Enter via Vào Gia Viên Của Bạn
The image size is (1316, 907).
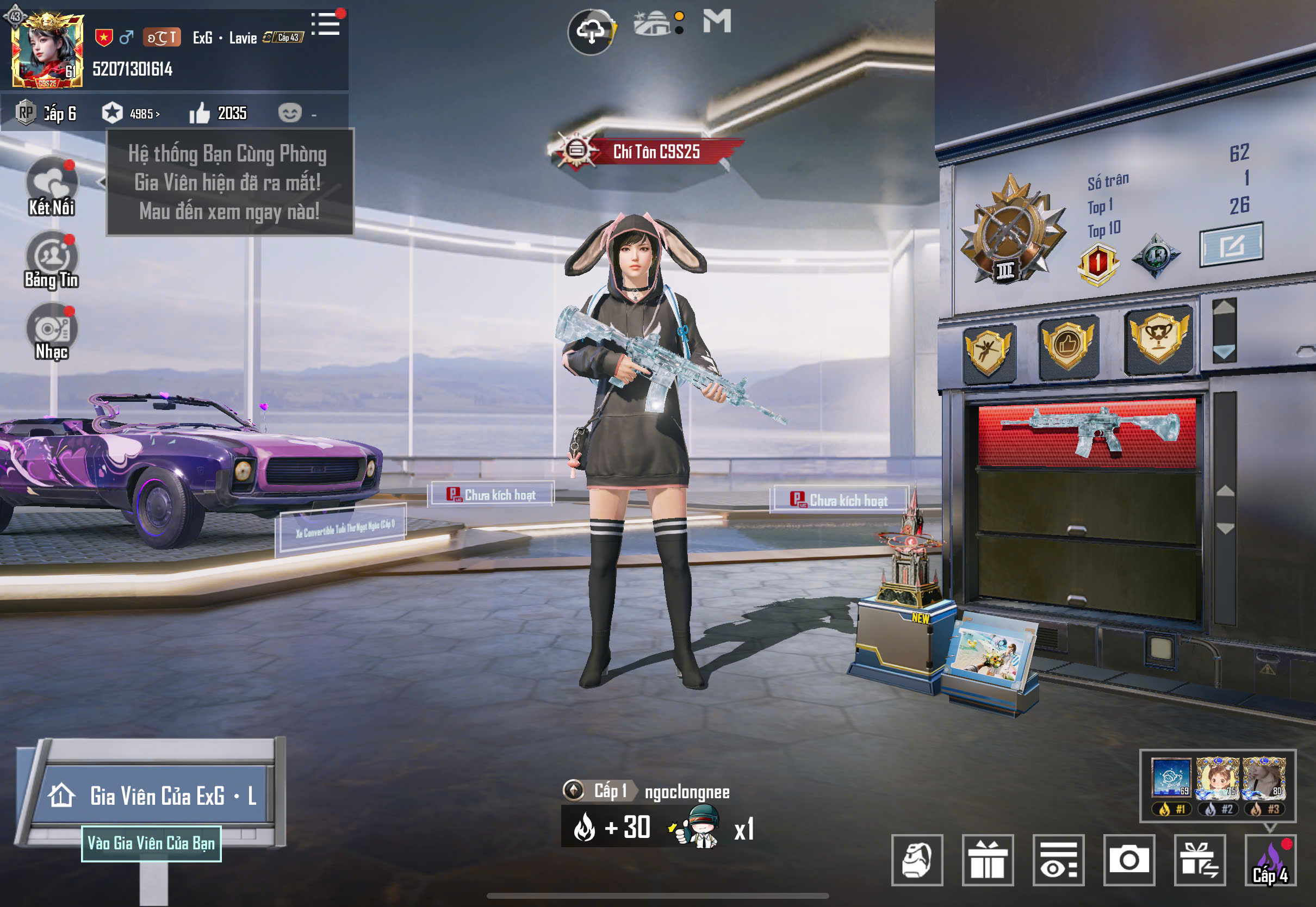coord(151,843)
